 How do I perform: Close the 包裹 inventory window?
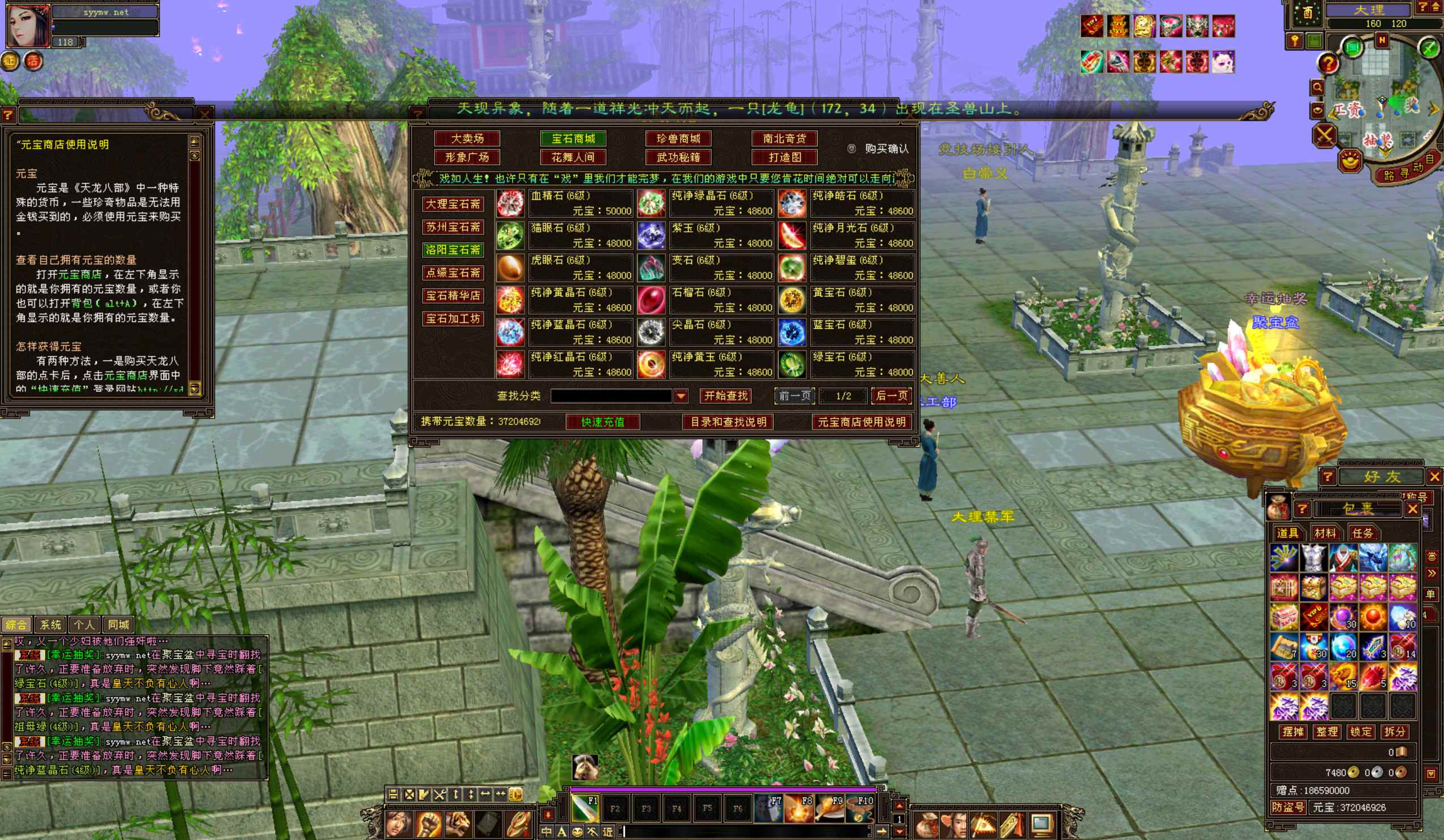click(x=1412, y=509)
